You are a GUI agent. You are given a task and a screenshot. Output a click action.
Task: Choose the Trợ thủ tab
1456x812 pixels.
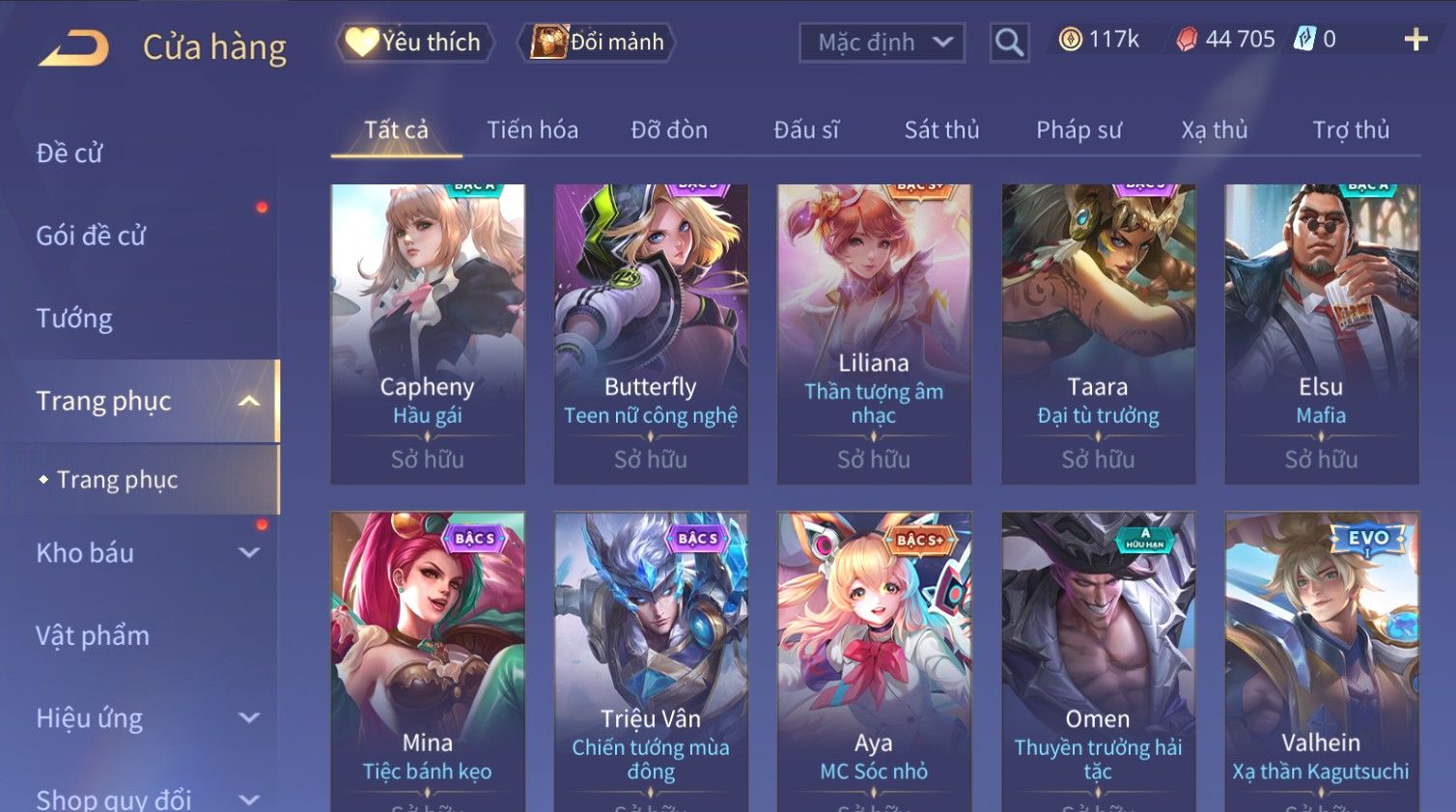tap(1350, 130)
